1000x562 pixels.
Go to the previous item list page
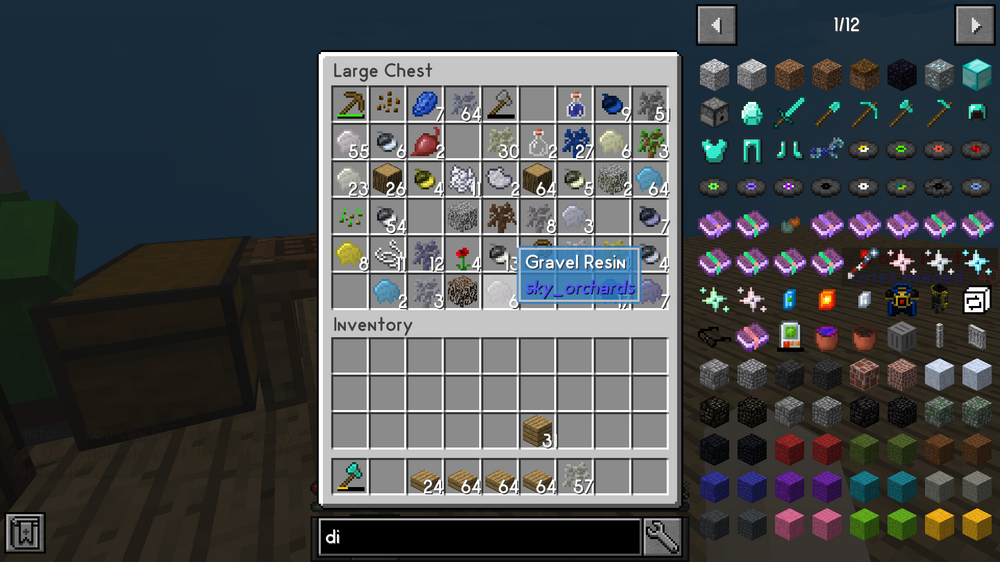pos(717,25)
